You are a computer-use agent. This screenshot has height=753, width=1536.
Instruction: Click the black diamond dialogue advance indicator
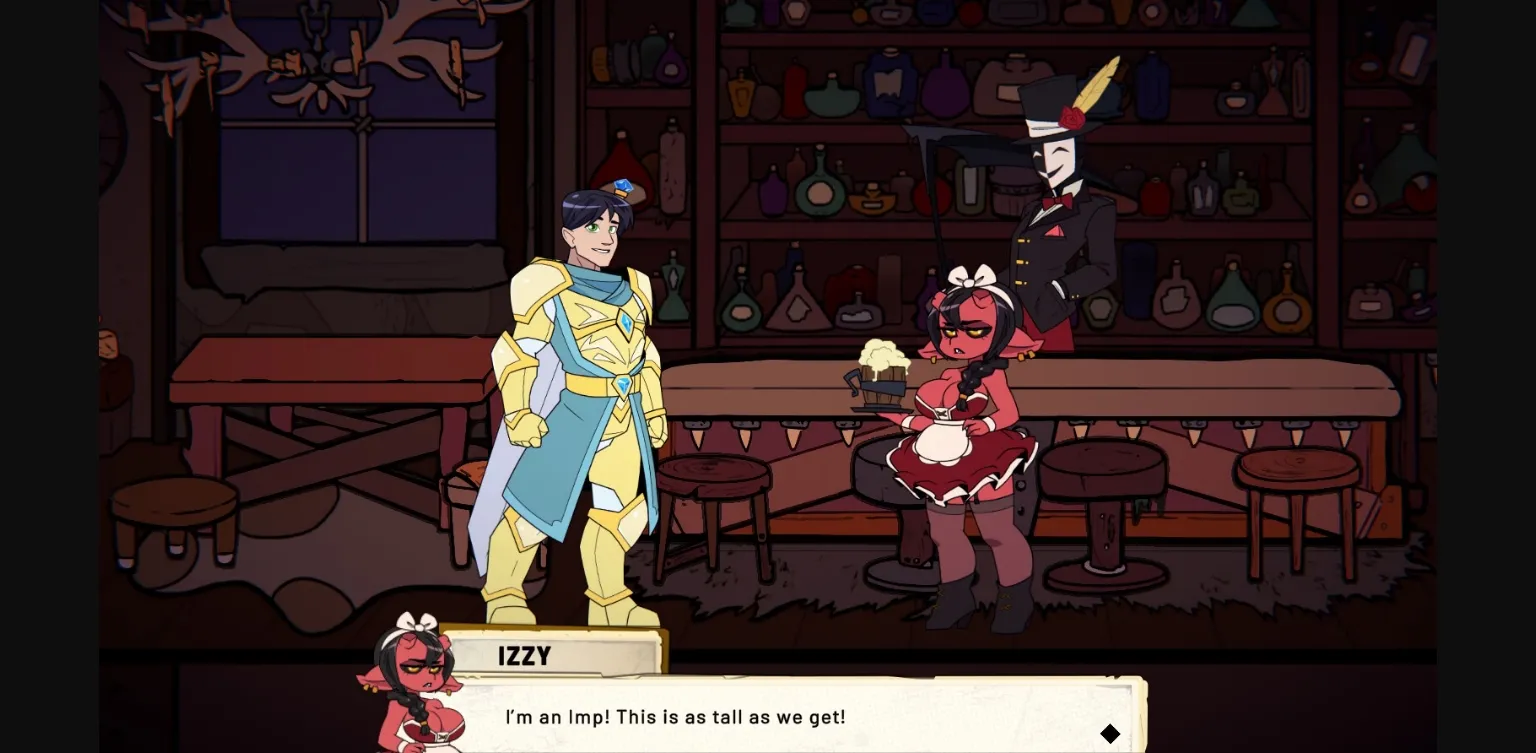(1110, 733)
